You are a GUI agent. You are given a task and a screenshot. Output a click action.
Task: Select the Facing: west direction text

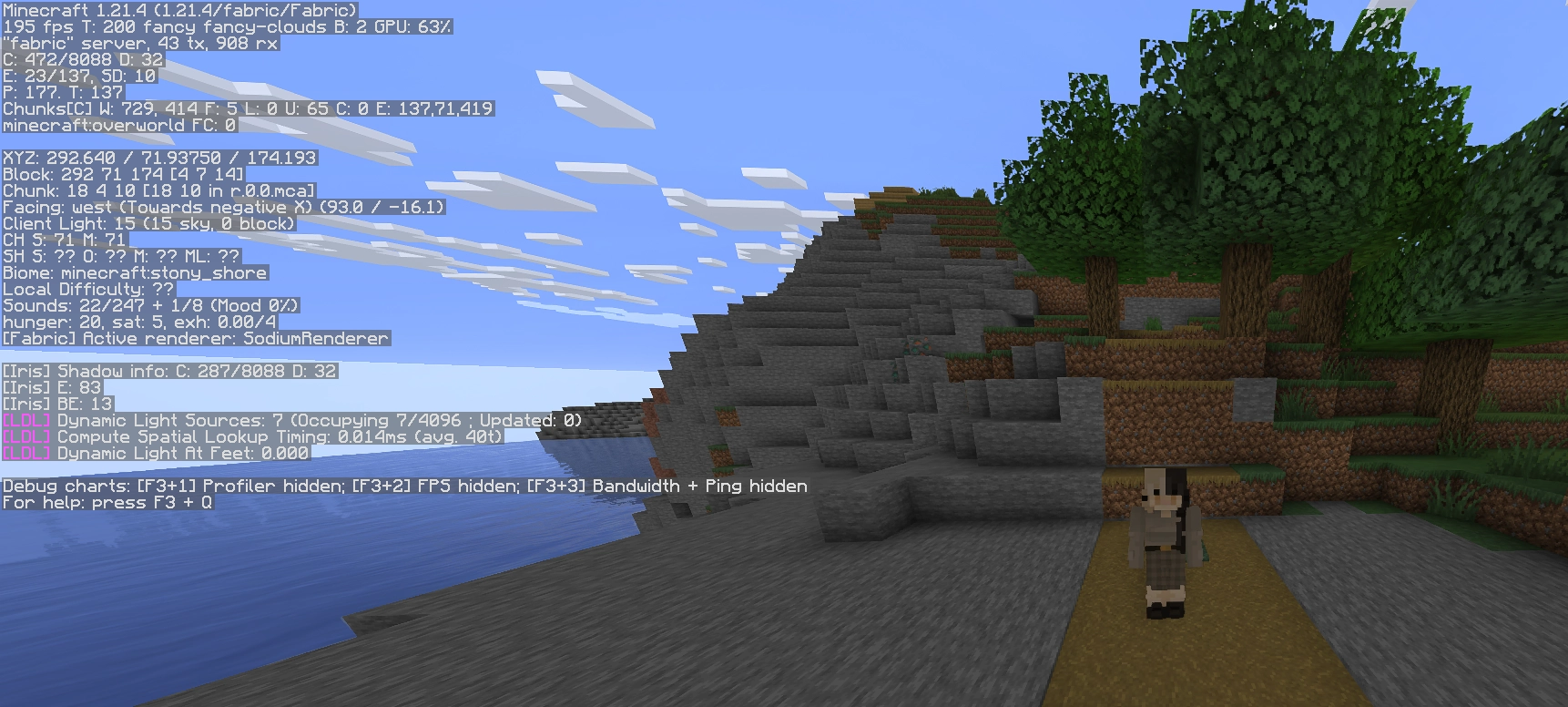point(223,207)
